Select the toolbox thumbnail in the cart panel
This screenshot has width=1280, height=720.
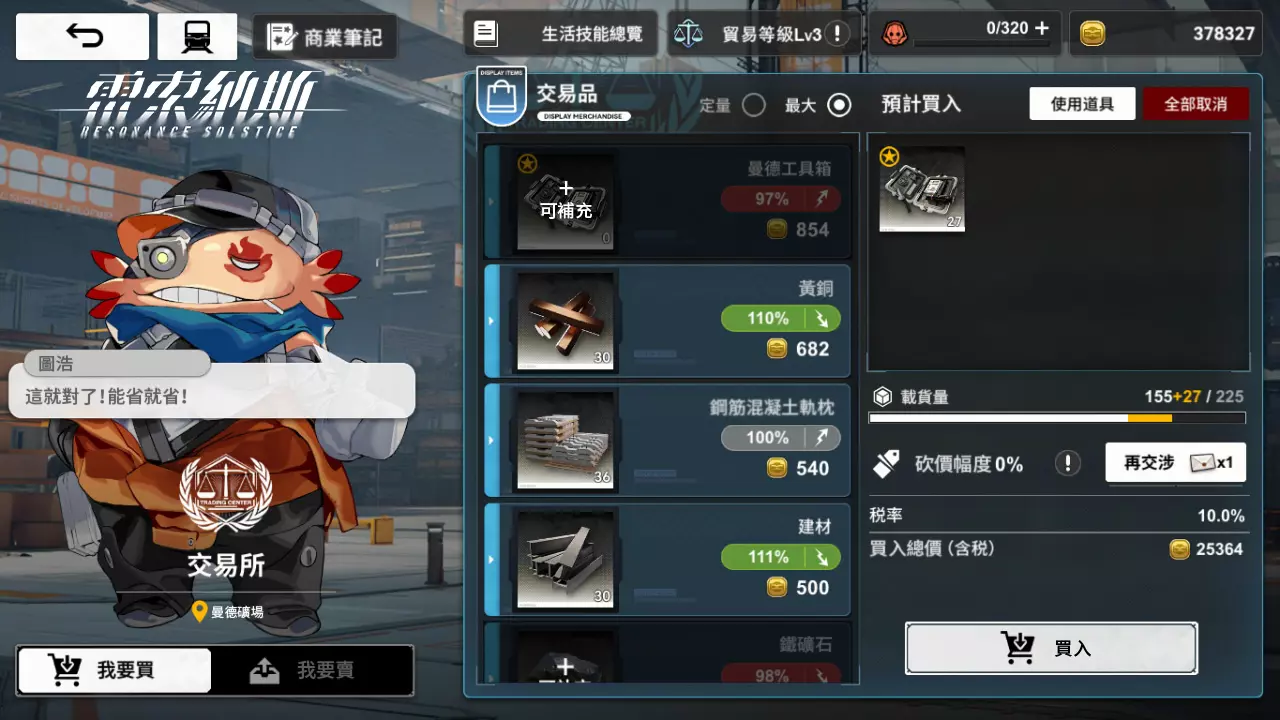tap(921, 190)
